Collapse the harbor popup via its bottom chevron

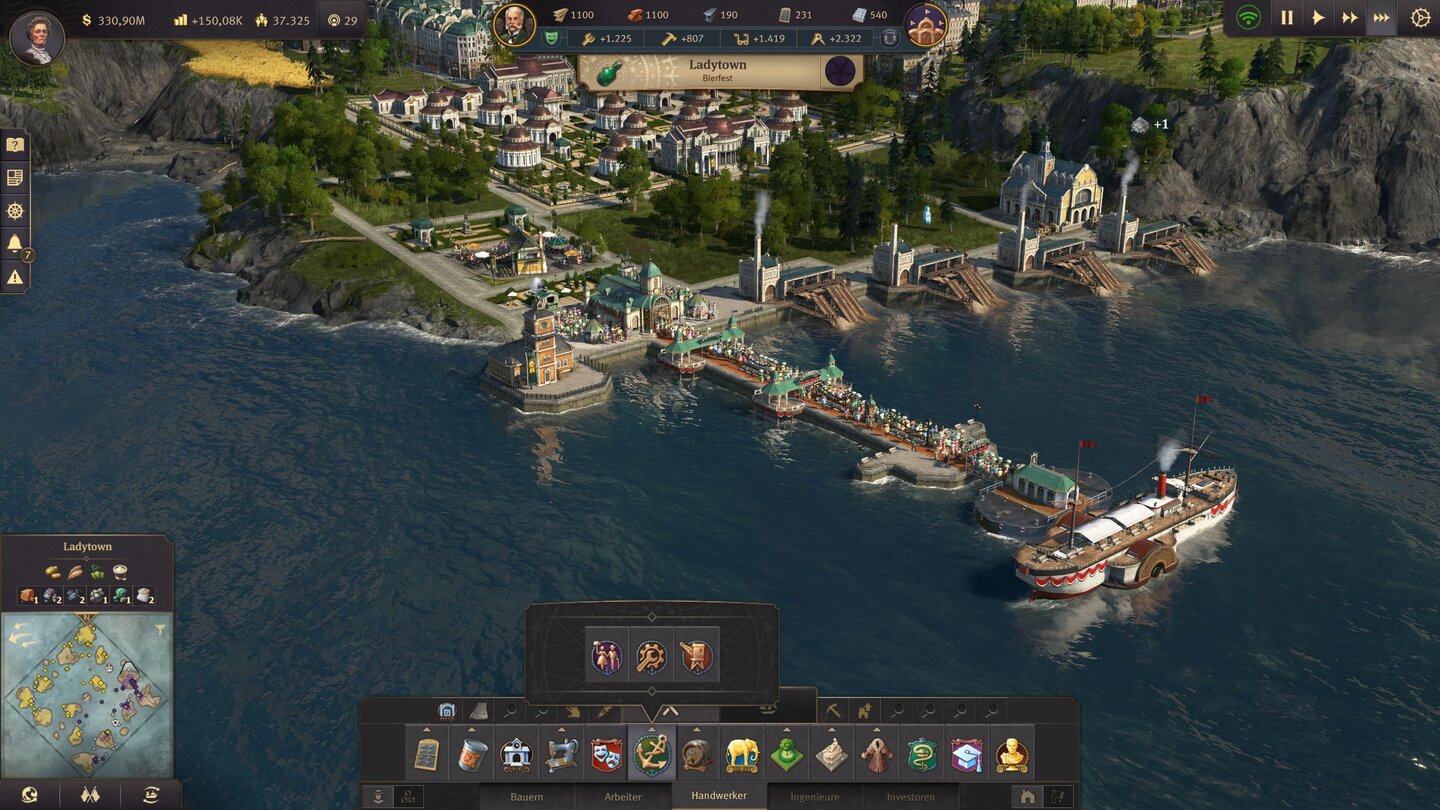point(652,690)
